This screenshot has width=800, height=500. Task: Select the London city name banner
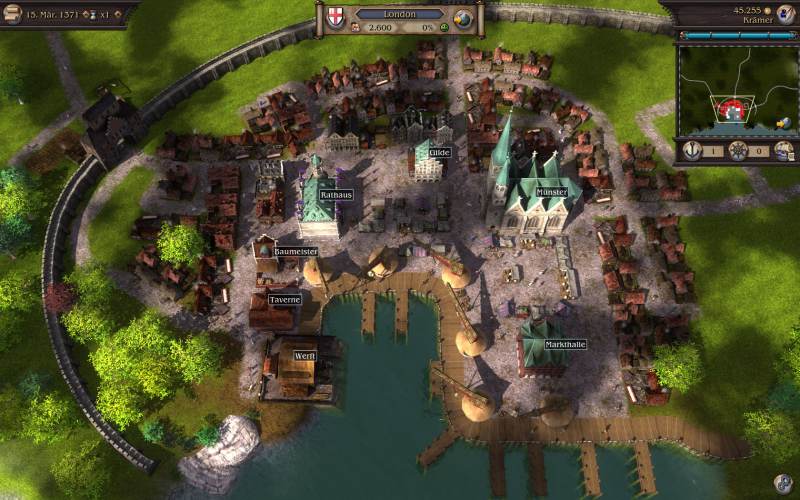[400, 14]
